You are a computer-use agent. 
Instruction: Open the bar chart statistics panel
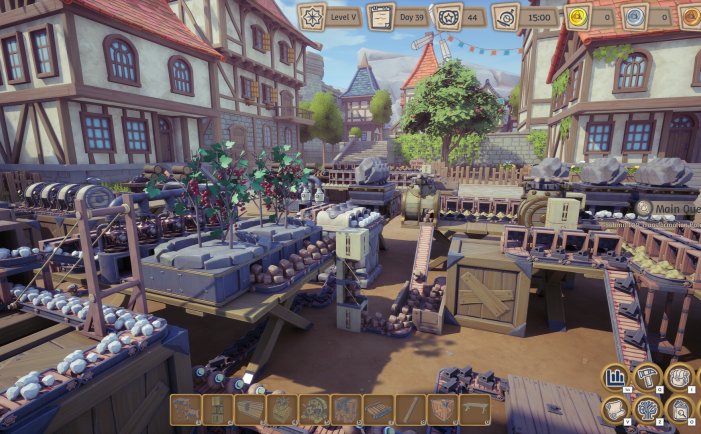pyautogui.click(x=615, y=377)
